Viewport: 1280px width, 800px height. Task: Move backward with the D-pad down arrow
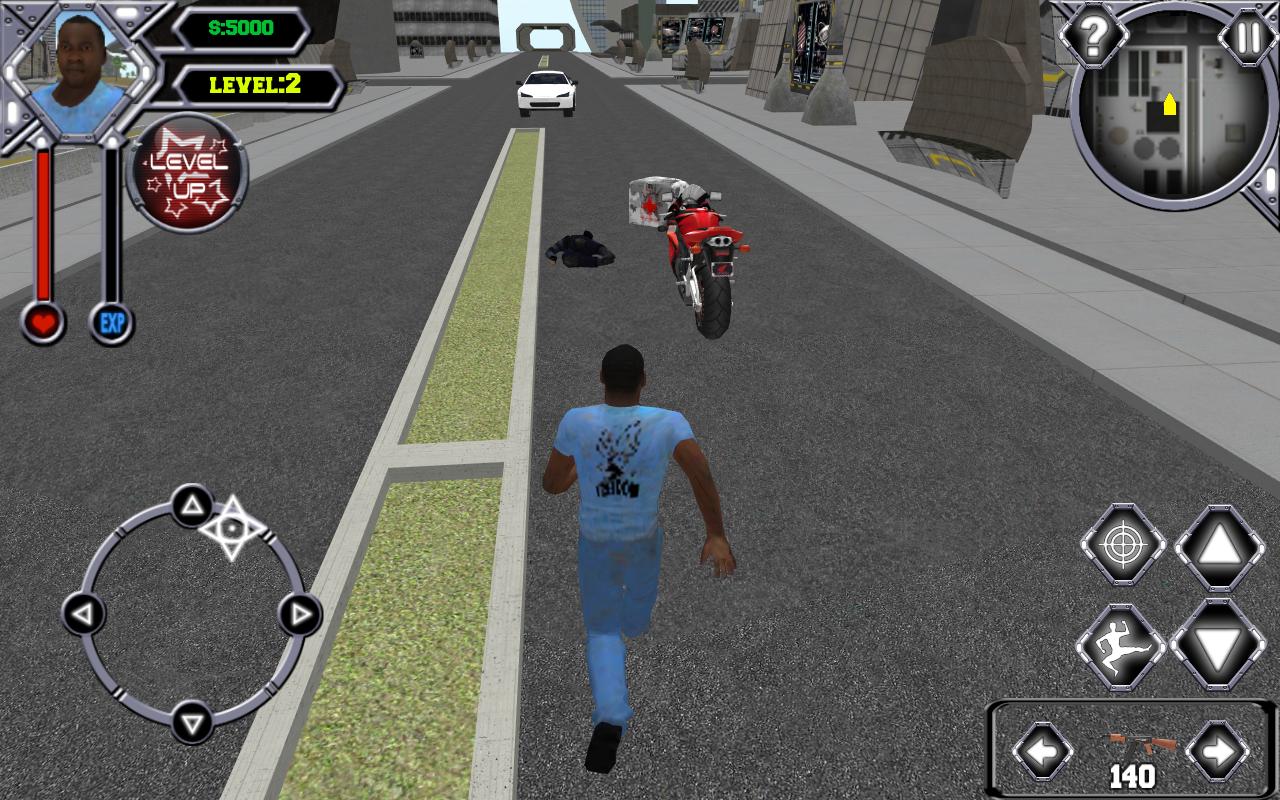click(191, 720)
